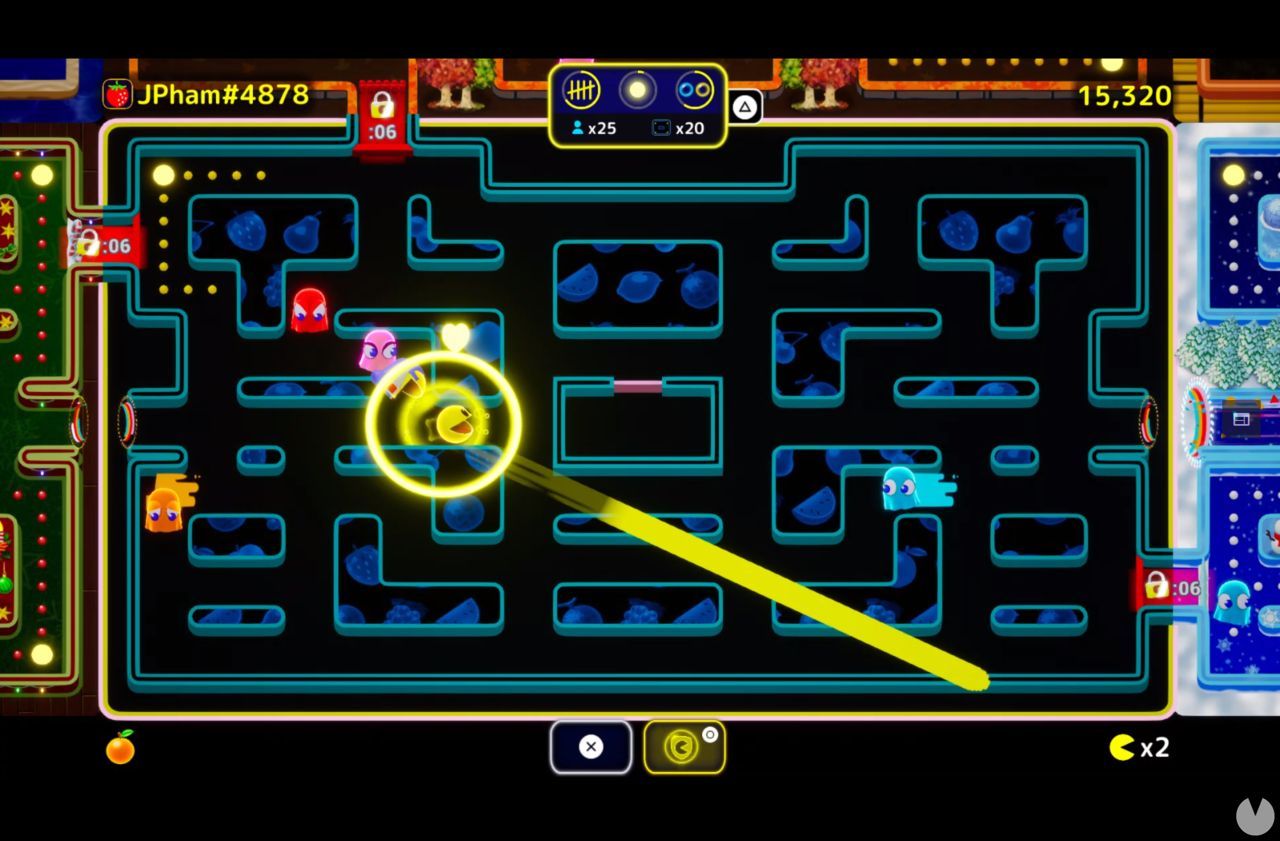
Task: Click the strawberry icon beside the username
Action: [x=119, y=94]
